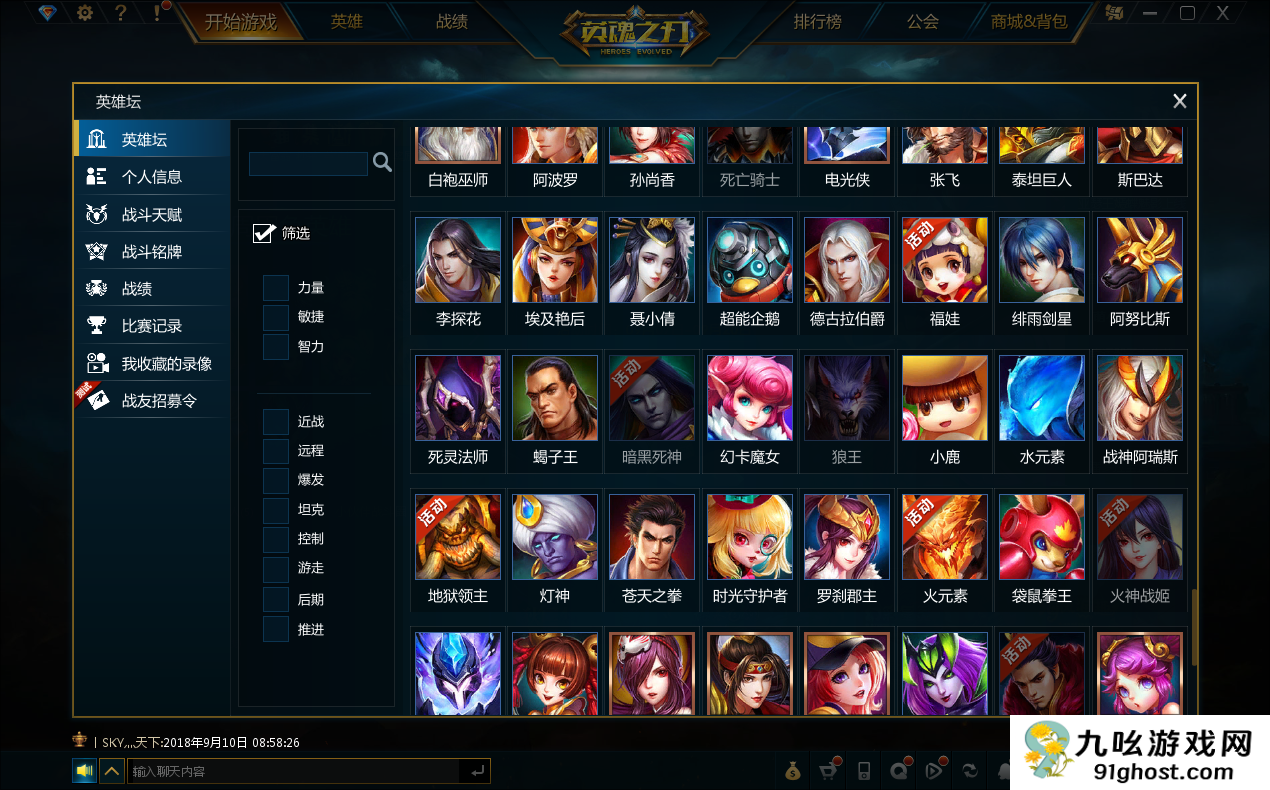1270x790 pixels.
Task: Open the 商城&背包 shop and bag tab
Action: 1029,21
